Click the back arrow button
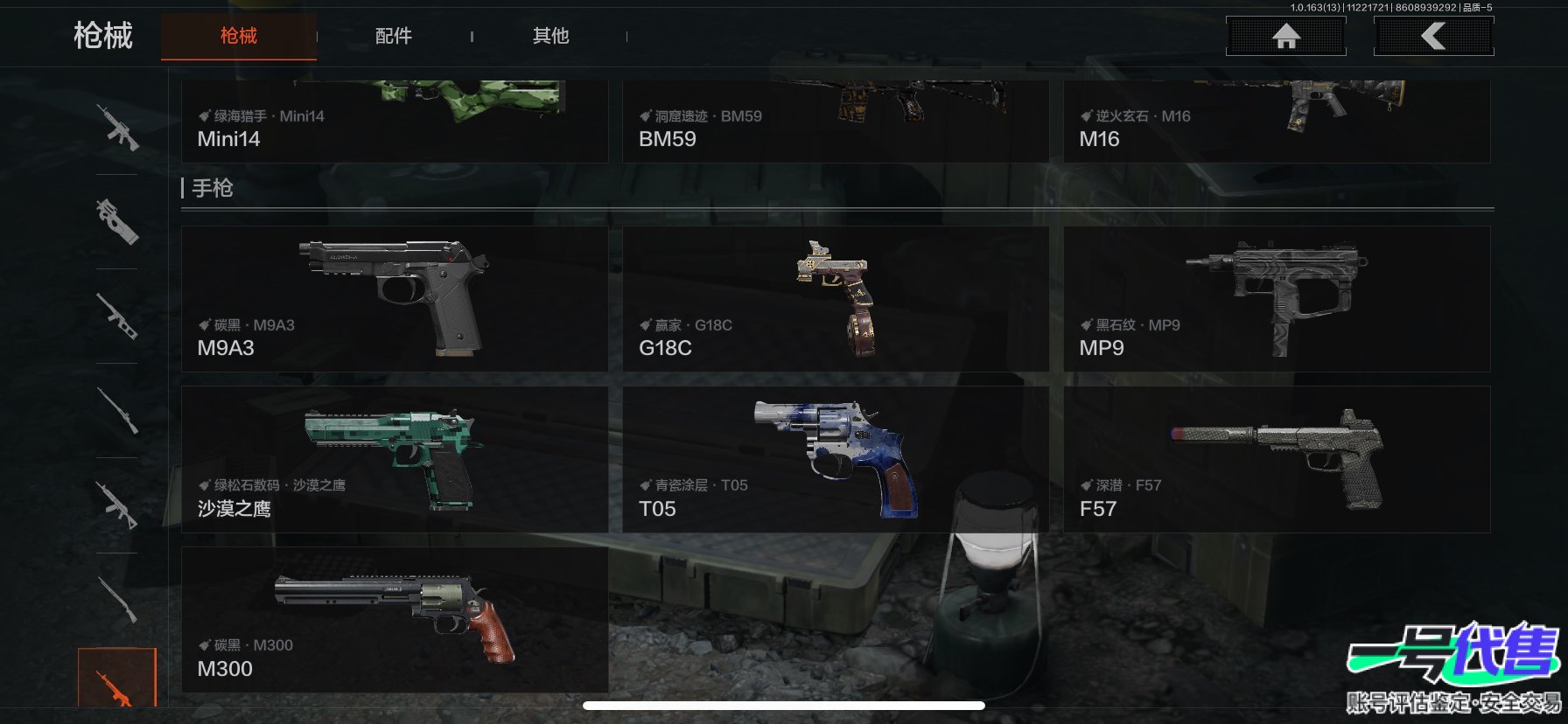The height and width of the screenshot is (724, 1568). (x=1433, y=36)
